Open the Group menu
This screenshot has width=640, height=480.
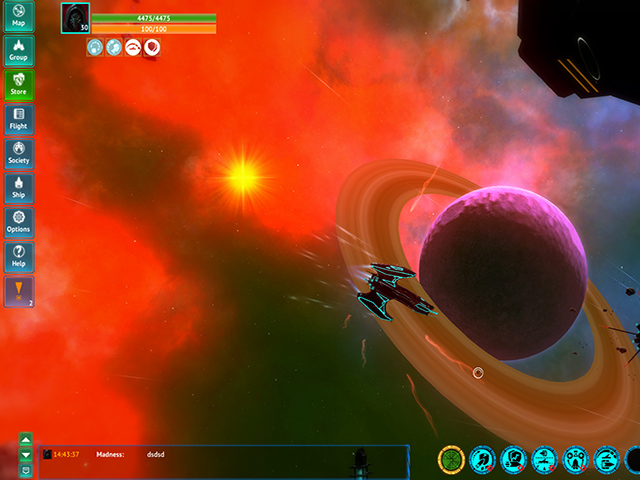tap(18, 51)
